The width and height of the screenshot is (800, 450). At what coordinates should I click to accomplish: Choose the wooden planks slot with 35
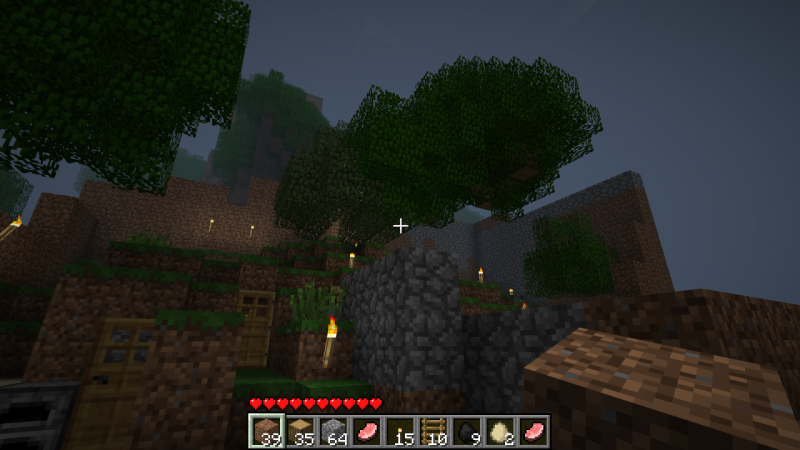pyautogui.click(x=298, y=431)
